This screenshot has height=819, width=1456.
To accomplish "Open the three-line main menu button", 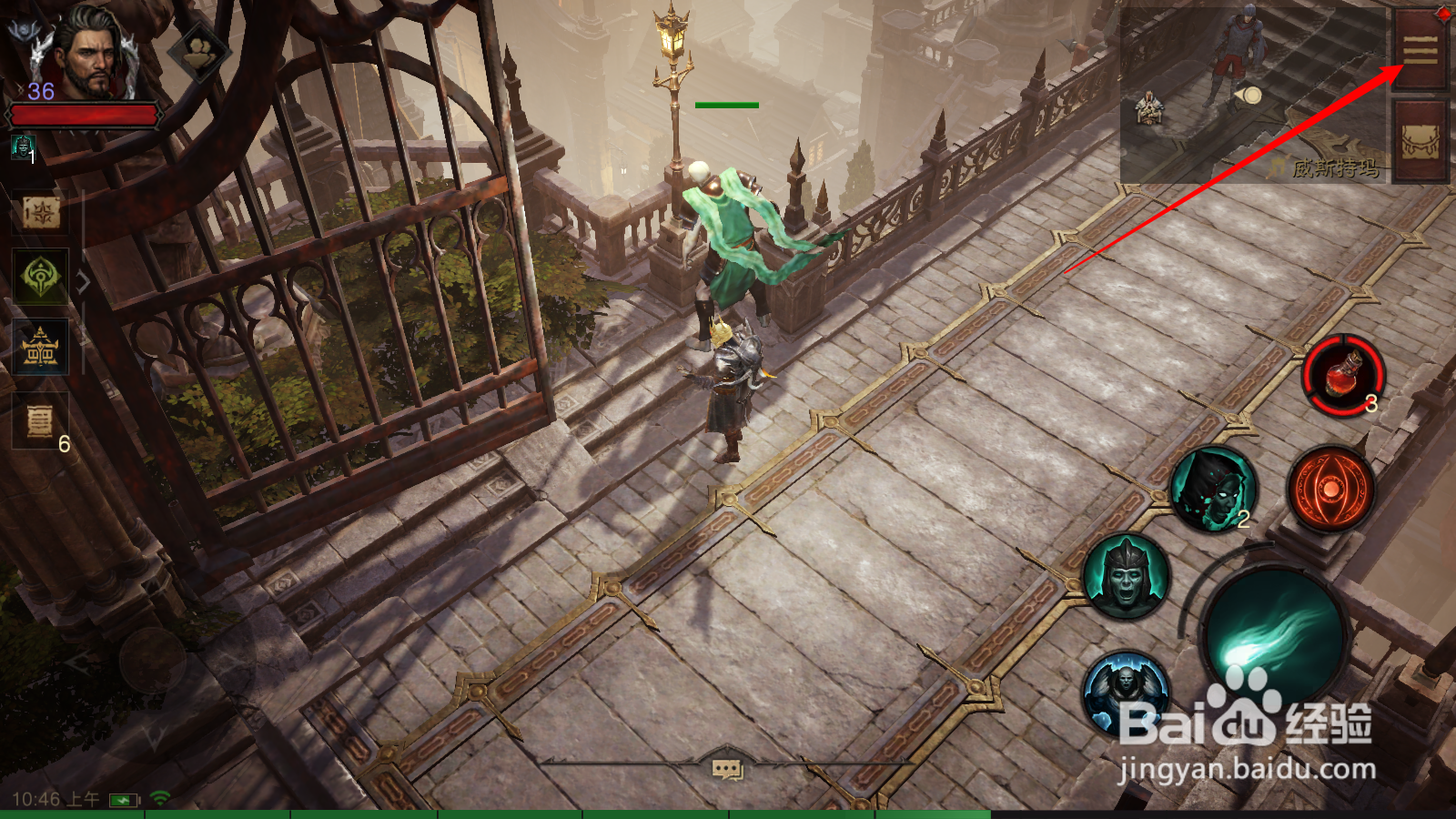I will tap(1420, 50).
